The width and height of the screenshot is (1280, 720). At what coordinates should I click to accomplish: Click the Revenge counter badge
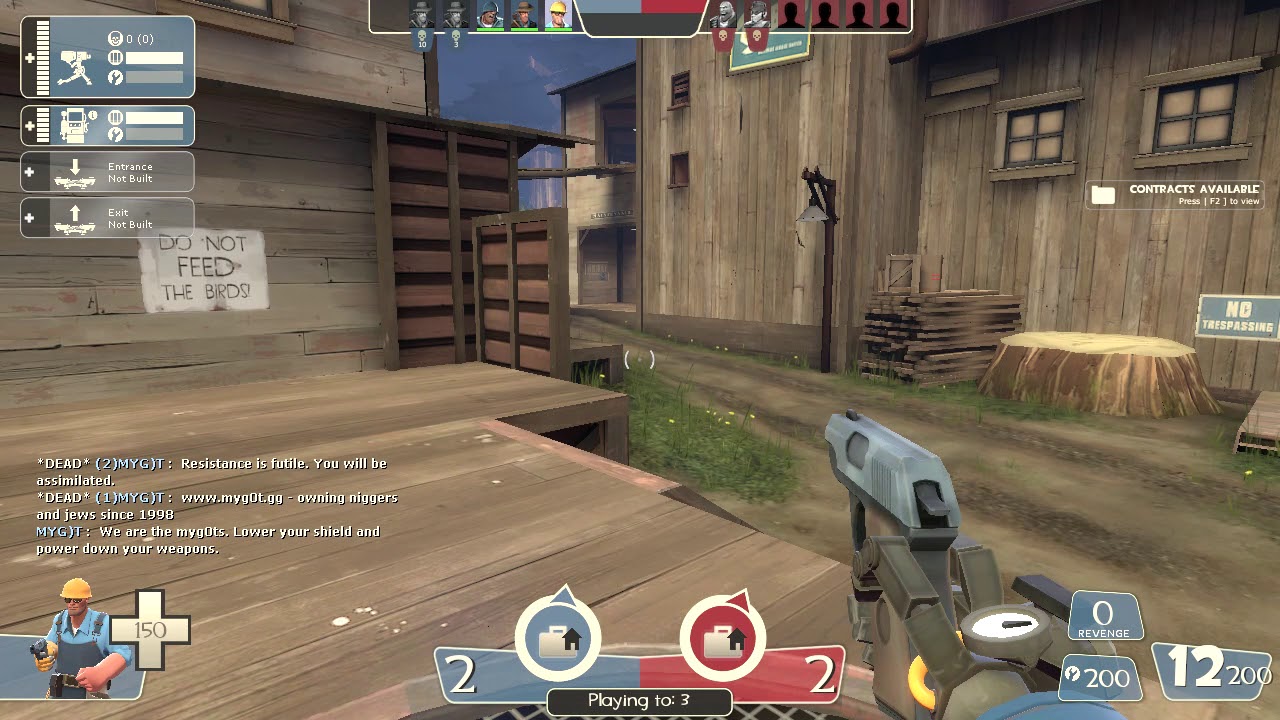click(1104, 617)
